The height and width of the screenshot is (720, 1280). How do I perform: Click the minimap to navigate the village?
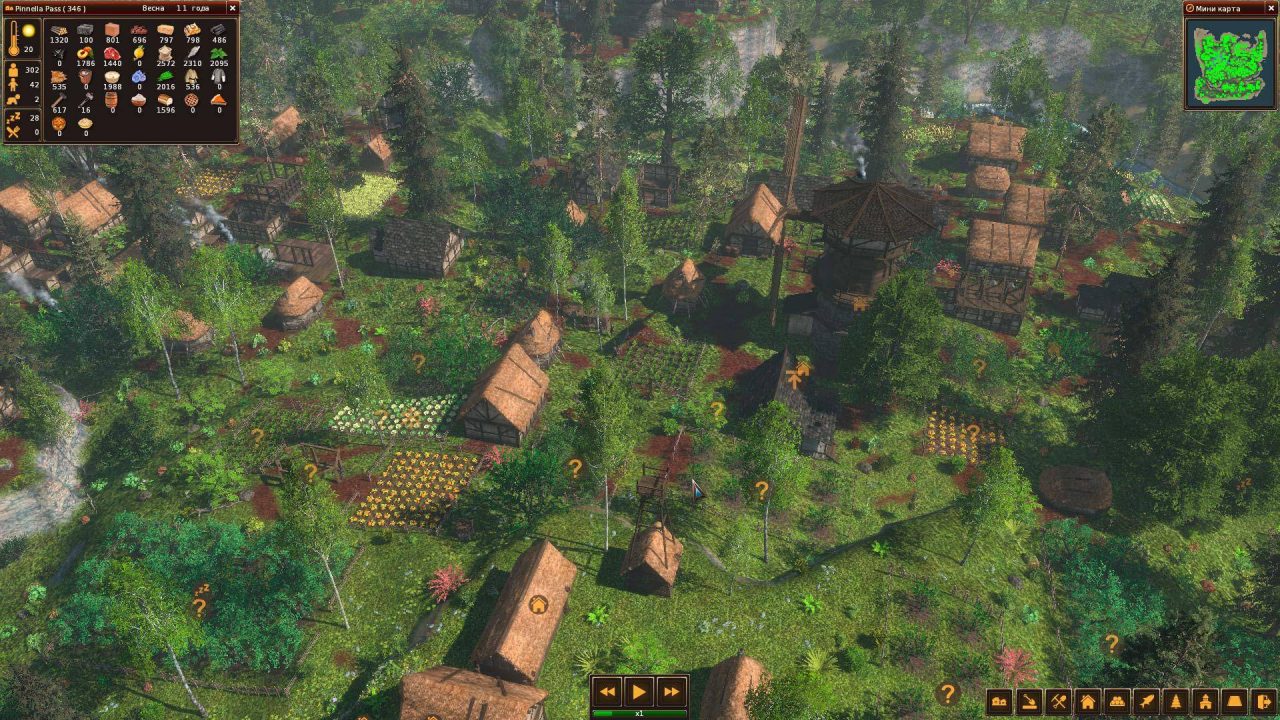click(1228, 65)
